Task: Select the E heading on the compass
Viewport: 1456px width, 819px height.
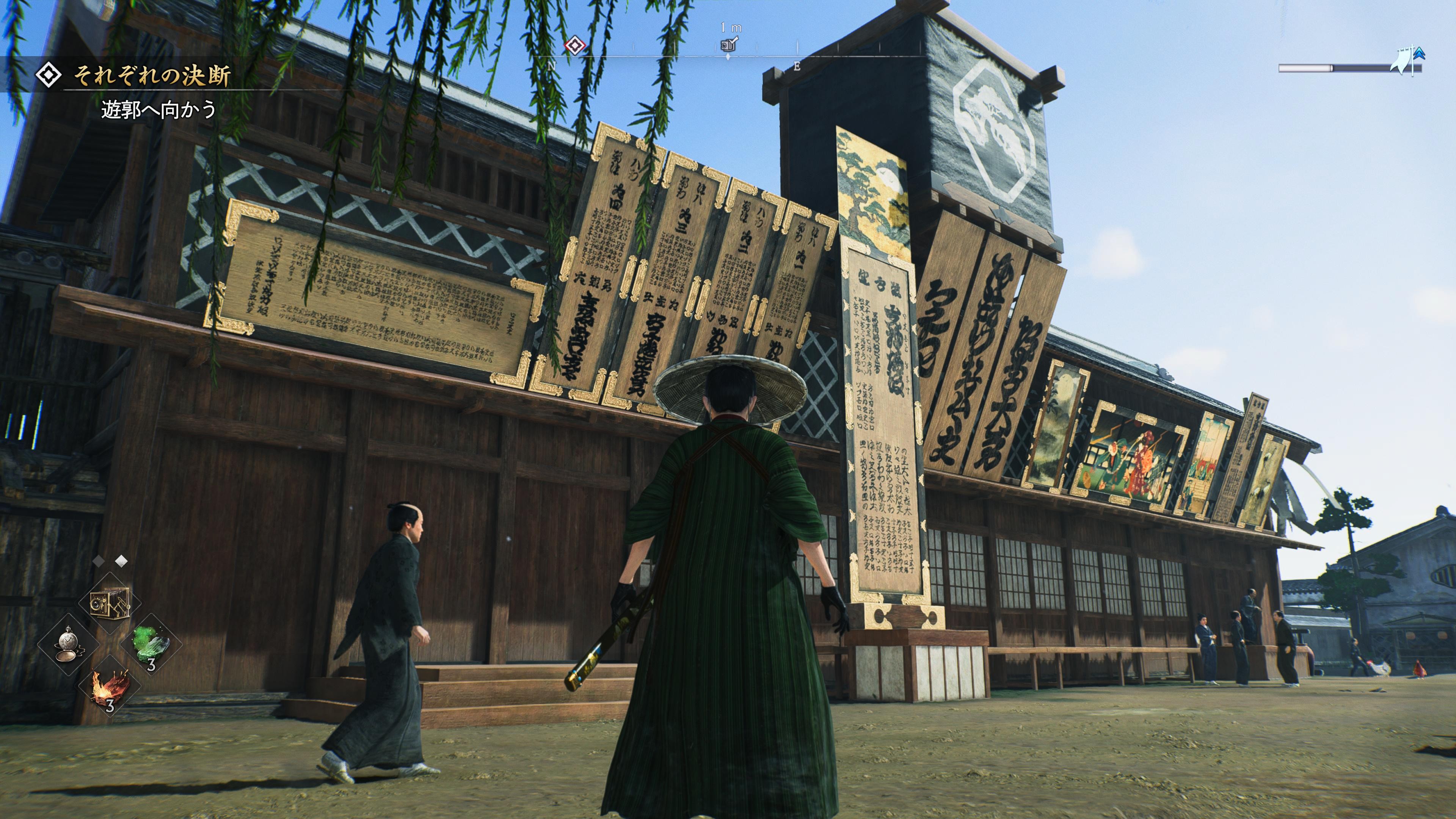Action: click(x=797, y=66)
